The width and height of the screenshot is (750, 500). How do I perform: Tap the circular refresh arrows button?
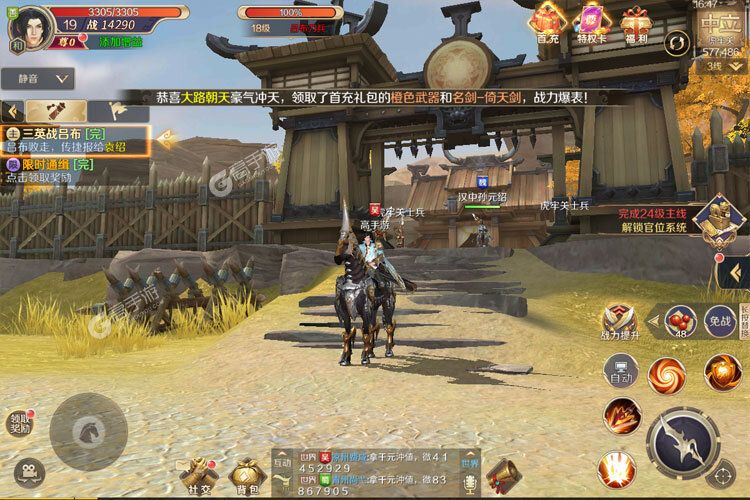[677, 43]
